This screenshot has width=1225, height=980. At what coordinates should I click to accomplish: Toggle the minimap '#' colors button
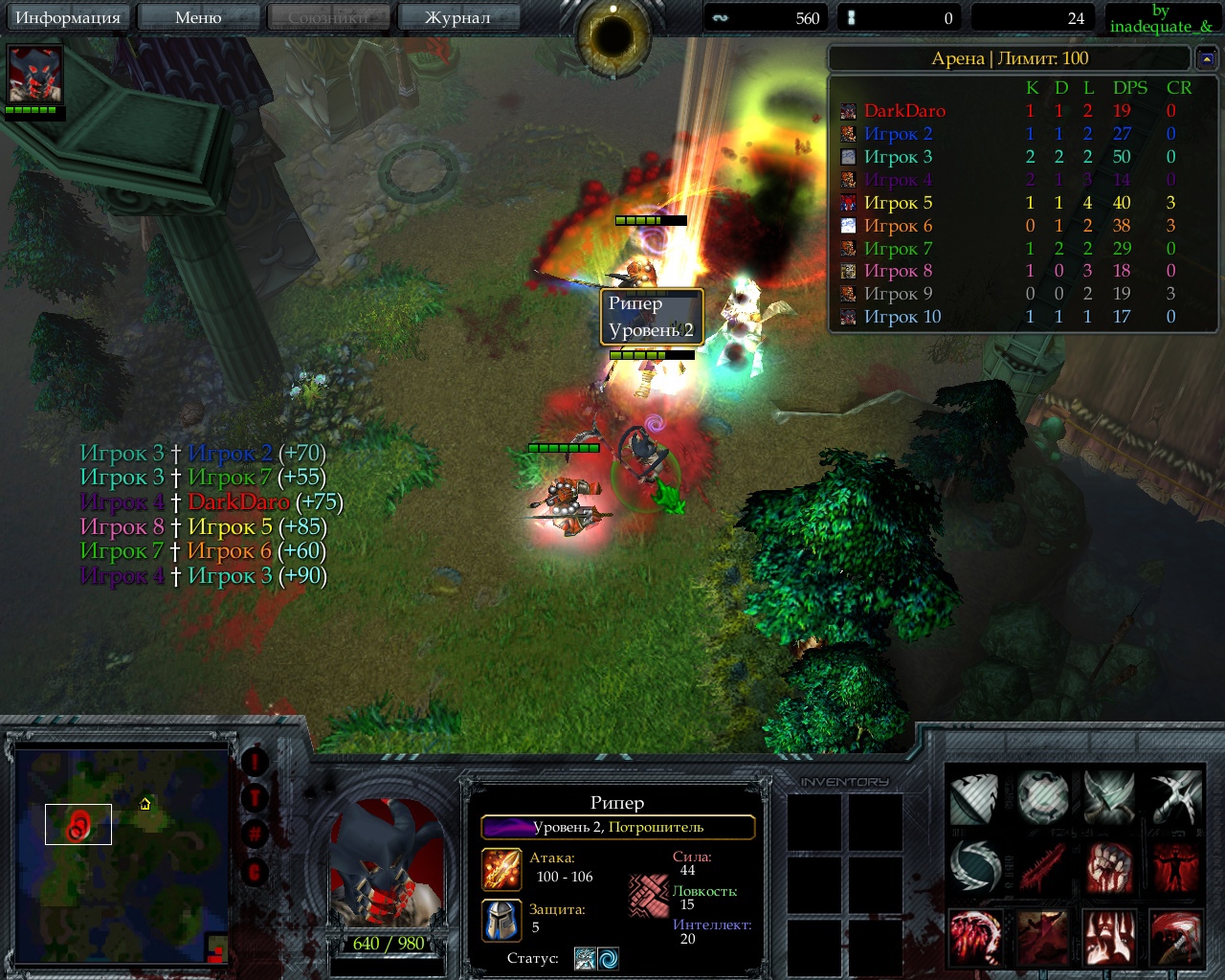coord(255,834)
